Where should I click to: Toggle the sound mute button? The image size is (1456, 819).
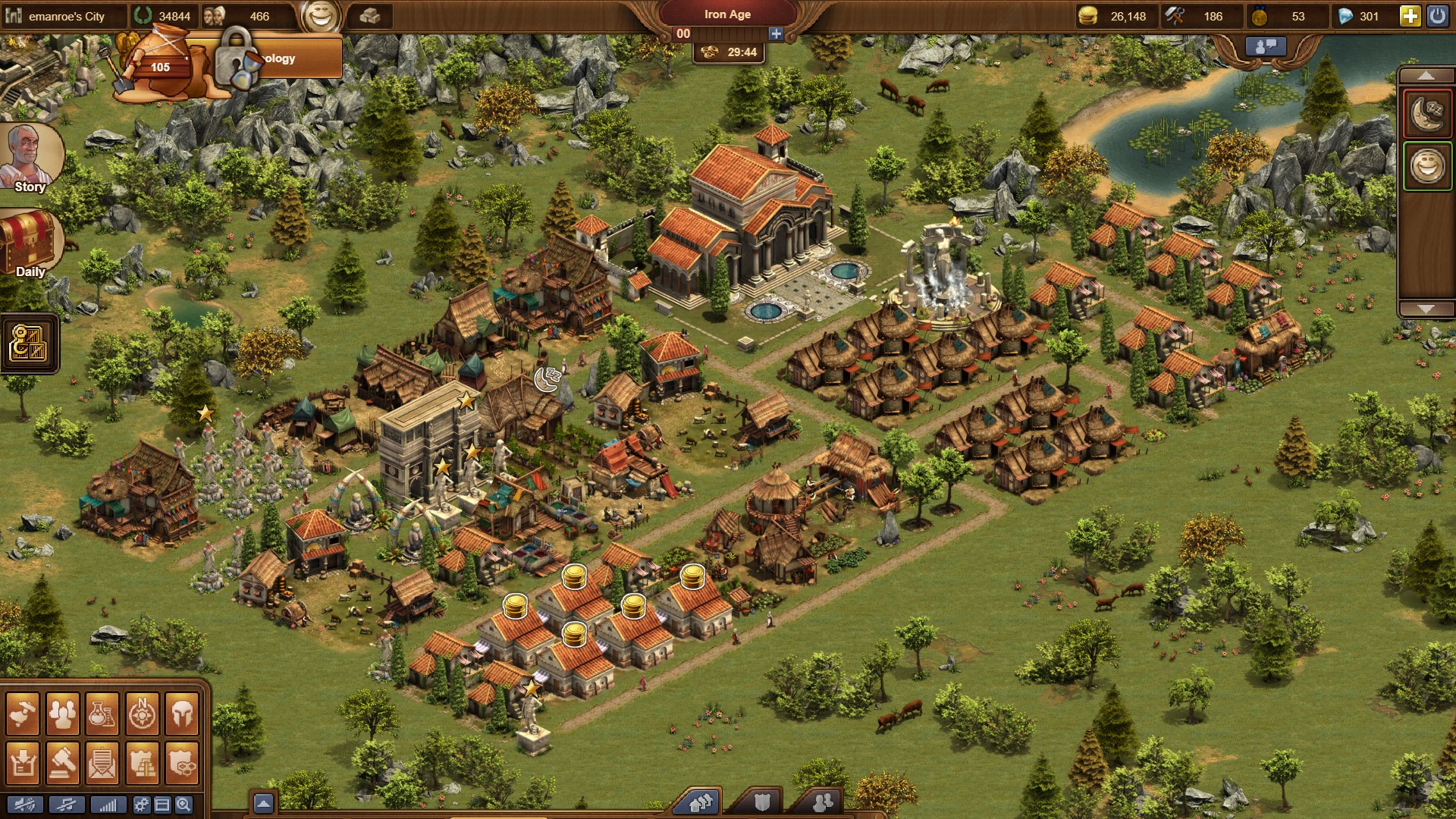[24, 805]
